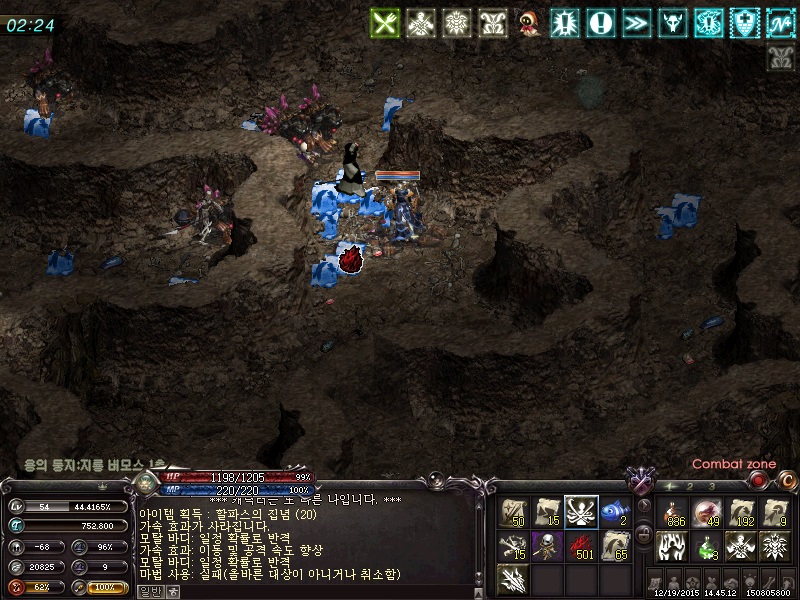Select the pink orb item with 49 count

coord(707,511)
